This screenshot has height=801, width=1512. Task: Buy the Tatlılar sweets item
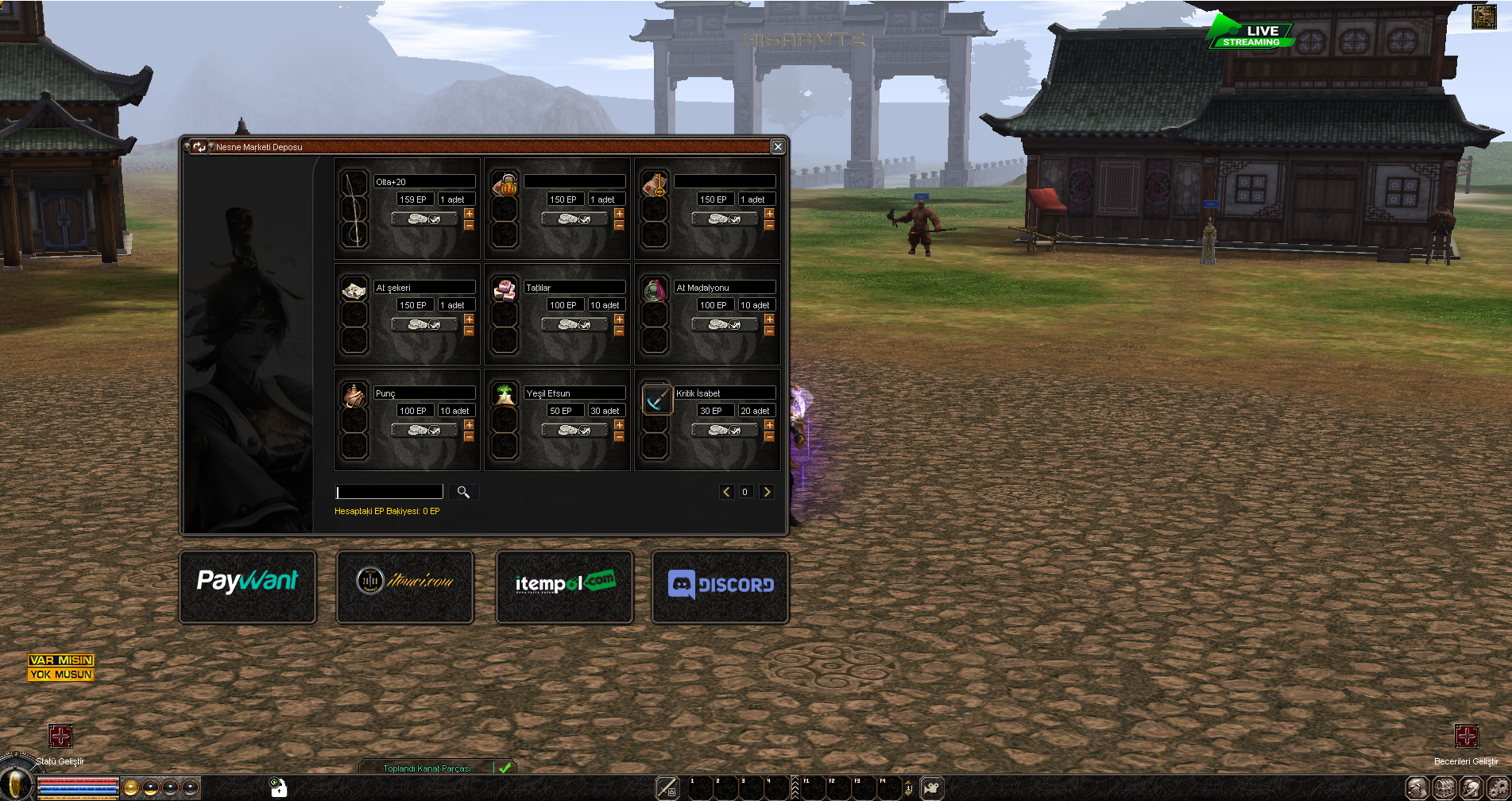574,324
